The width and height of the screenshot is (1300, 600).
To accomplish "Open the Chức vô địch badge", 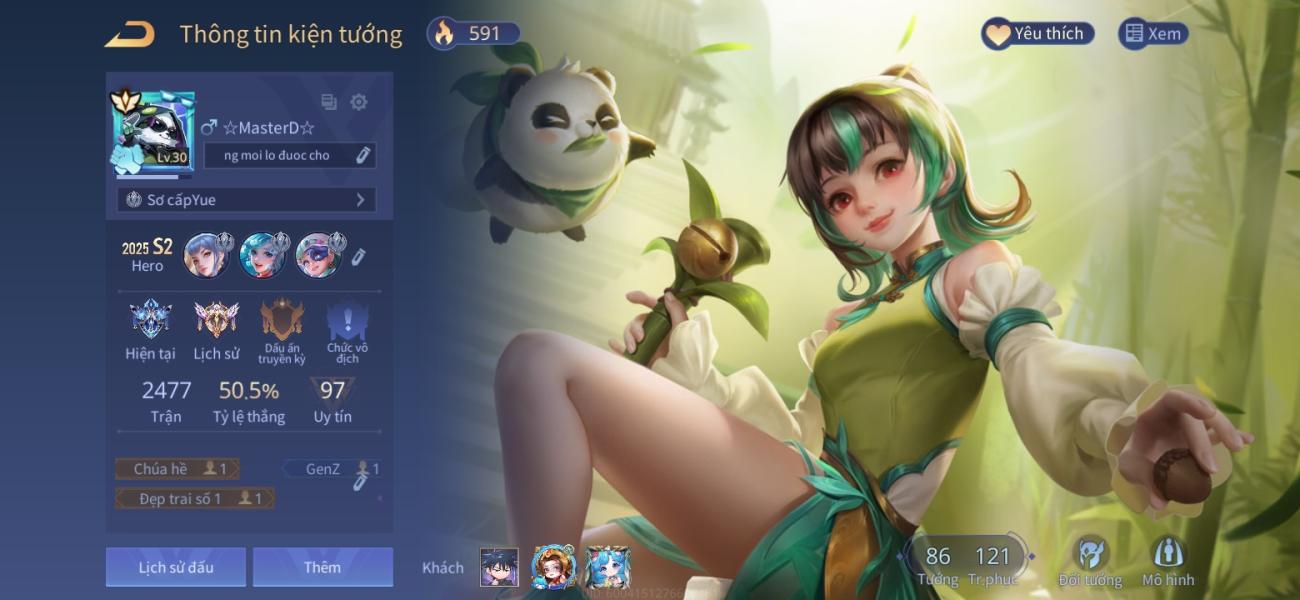I will 347,329.
